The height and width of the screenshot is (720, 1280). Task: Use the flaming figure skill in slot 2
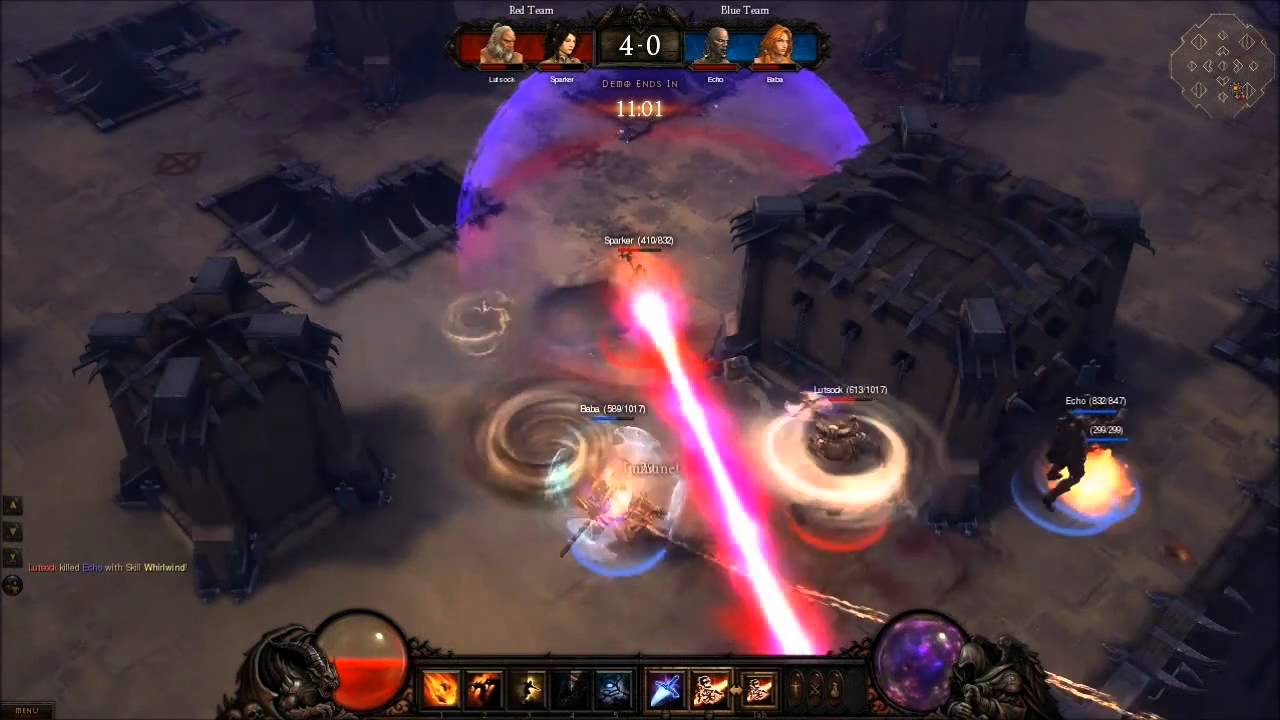pyautogui.click(x=485, y=689)
